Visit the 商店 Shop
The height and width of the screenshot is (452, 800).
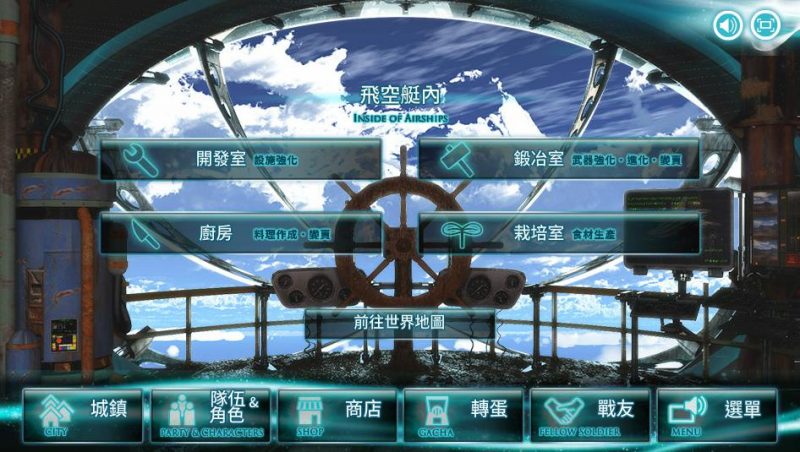point(337,415)
